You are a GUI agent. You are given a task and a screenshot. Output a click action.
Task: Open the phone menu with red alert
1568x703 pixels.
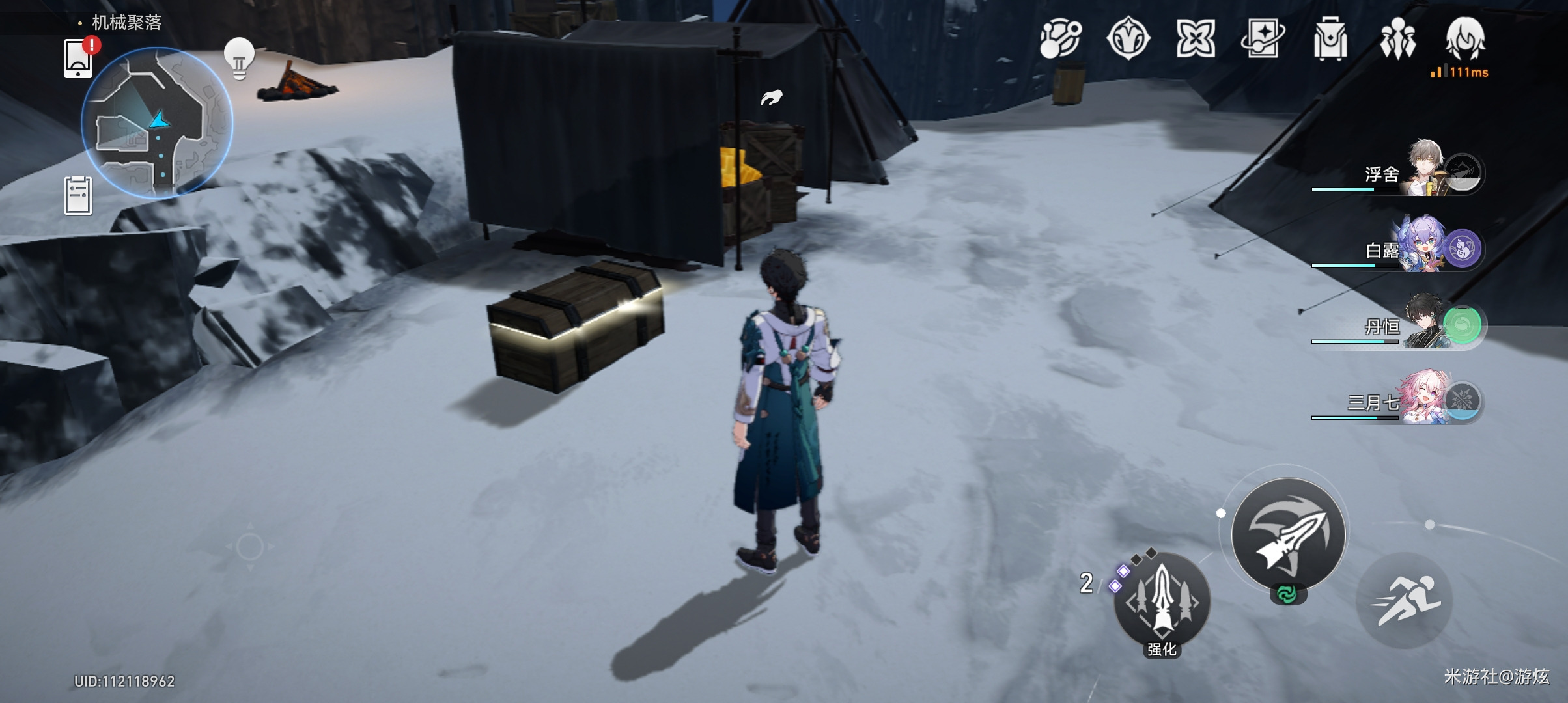click(x=79, y=59)
